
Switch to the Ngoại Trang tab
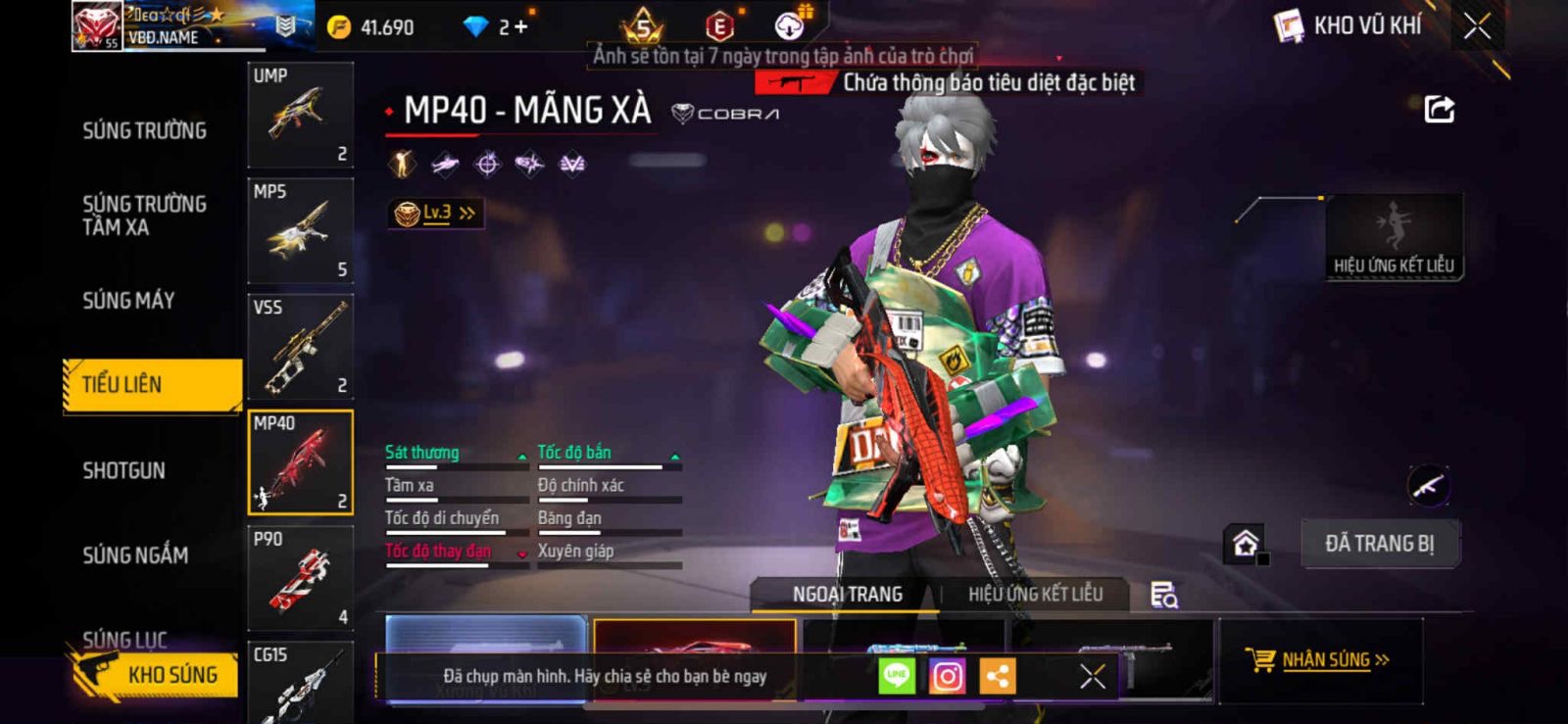point(847,594)
